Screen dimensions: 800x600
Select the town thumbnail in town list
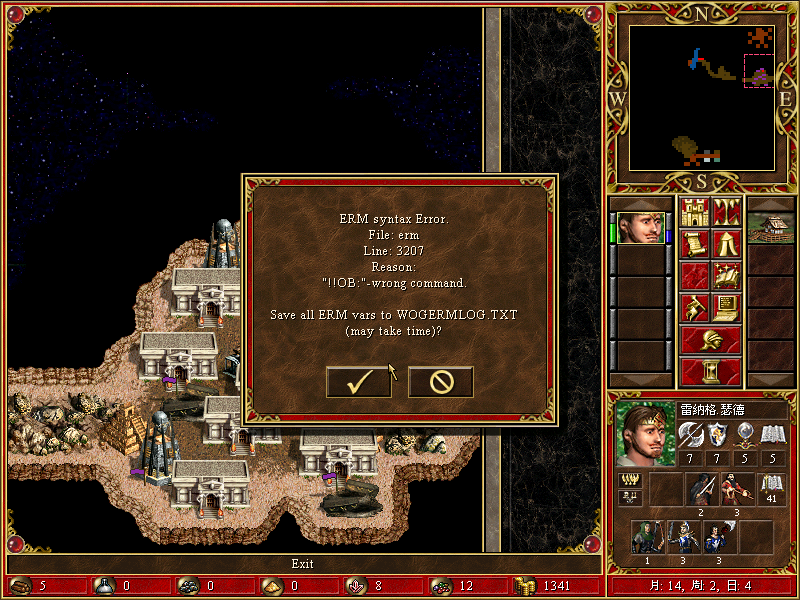[770, 227]
